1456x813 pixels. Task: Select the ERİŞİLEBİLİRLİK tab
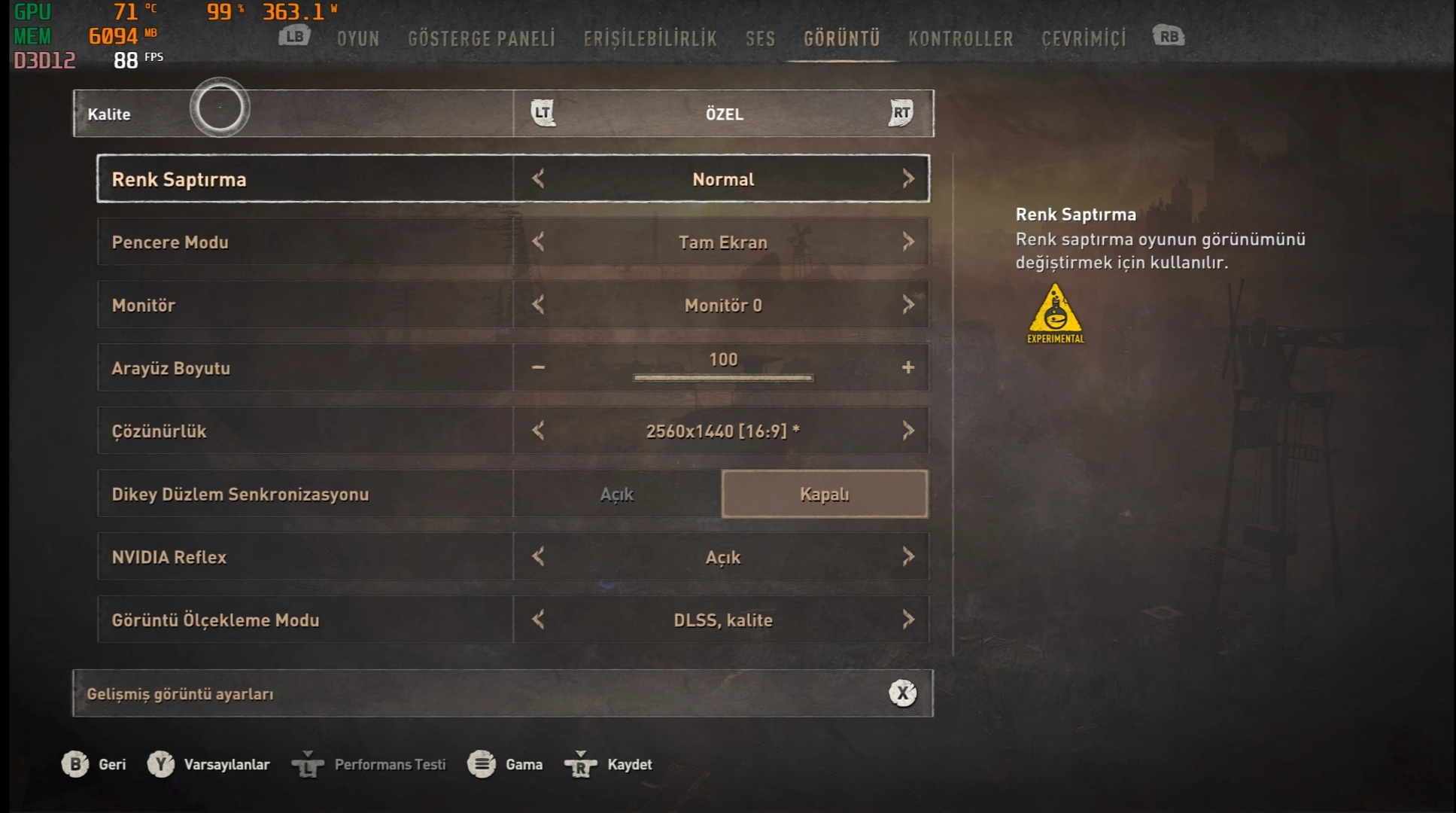tap(650, 38)
